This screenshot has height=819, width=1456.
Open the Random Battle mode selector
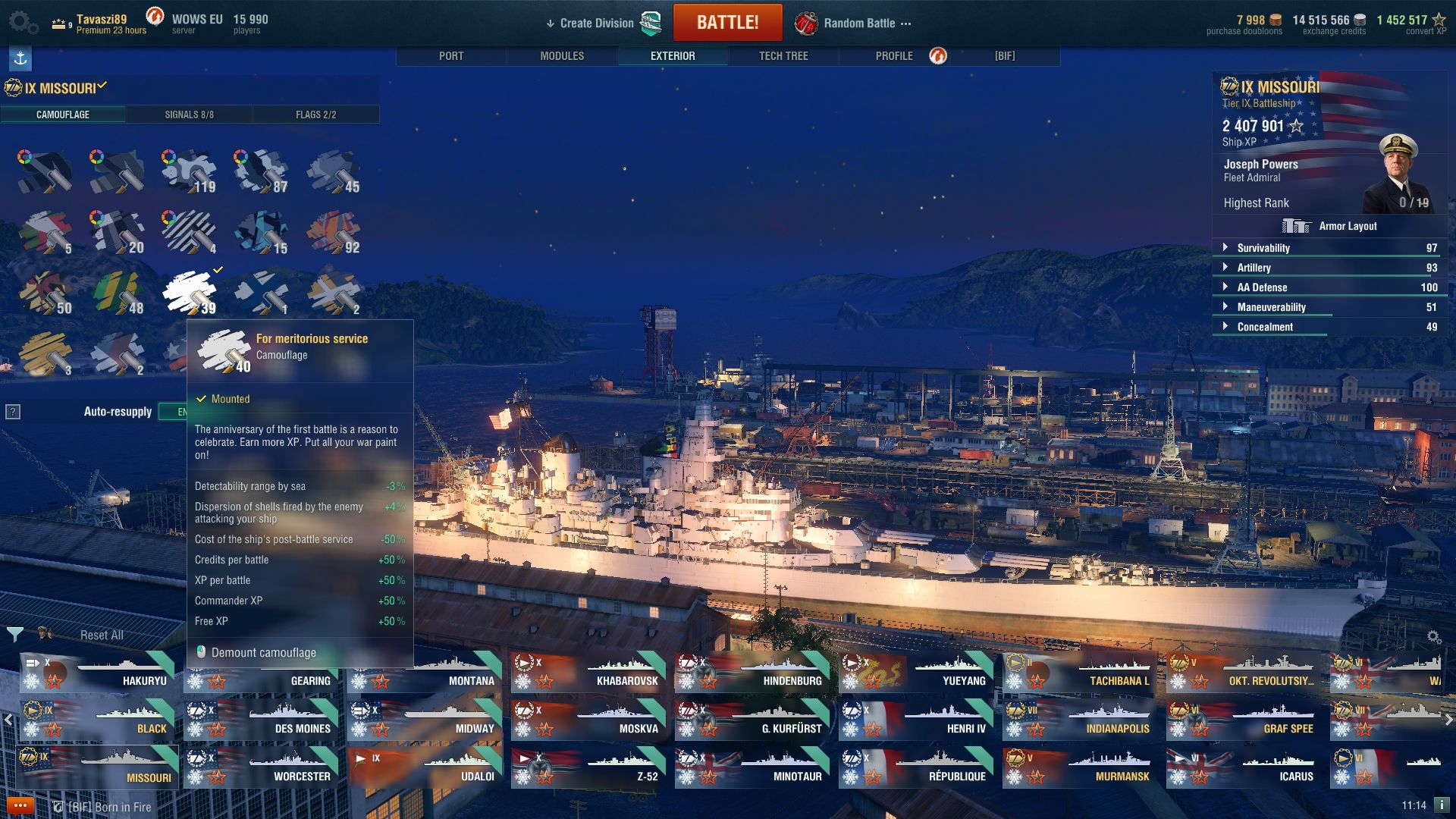tap(858, 24)
